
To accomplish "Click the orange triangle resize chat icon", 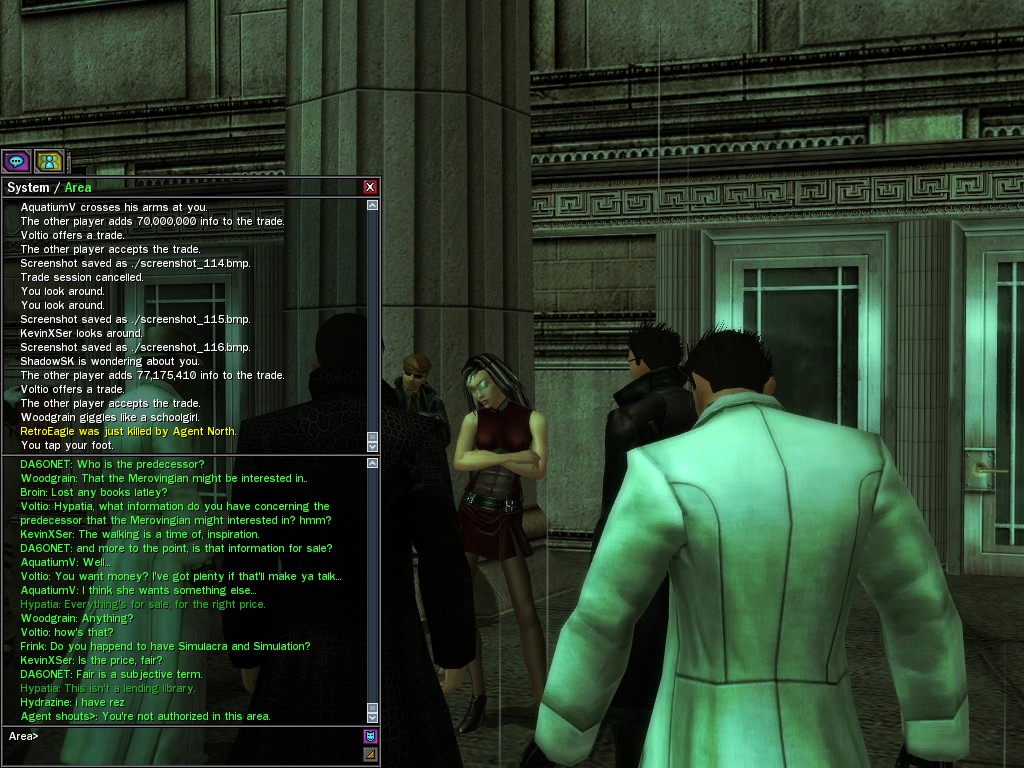I will [370, 754].
